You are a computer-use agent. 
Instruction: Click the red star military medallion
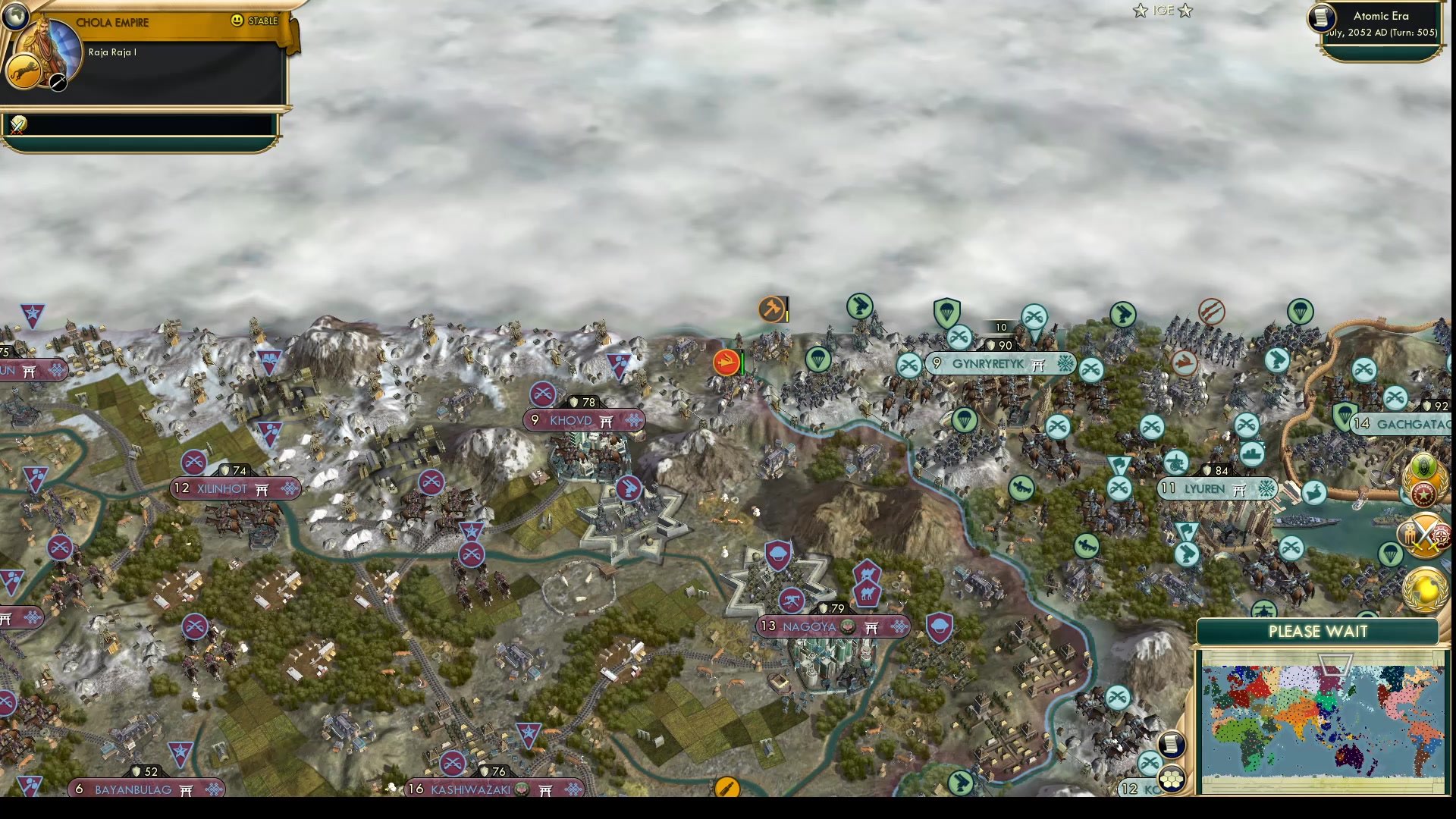point(1425,494)
